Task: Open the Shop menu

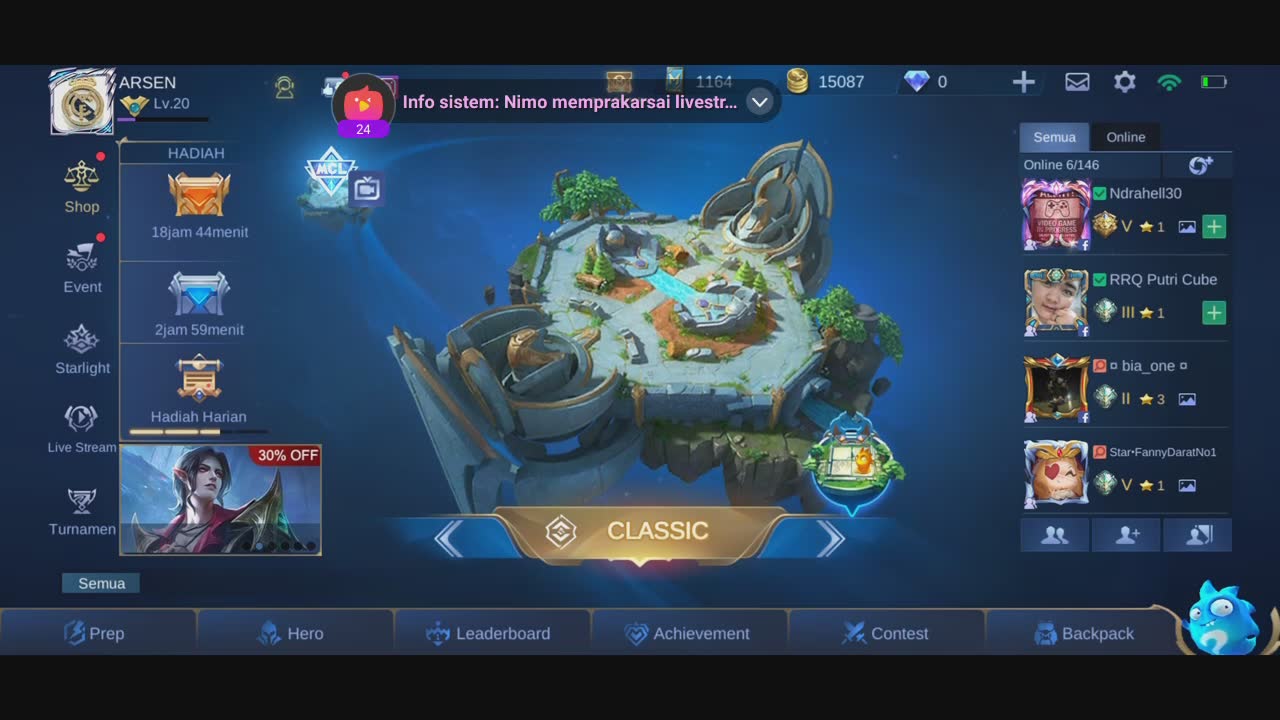Action: pyautogui.click(x=82, y=186)
